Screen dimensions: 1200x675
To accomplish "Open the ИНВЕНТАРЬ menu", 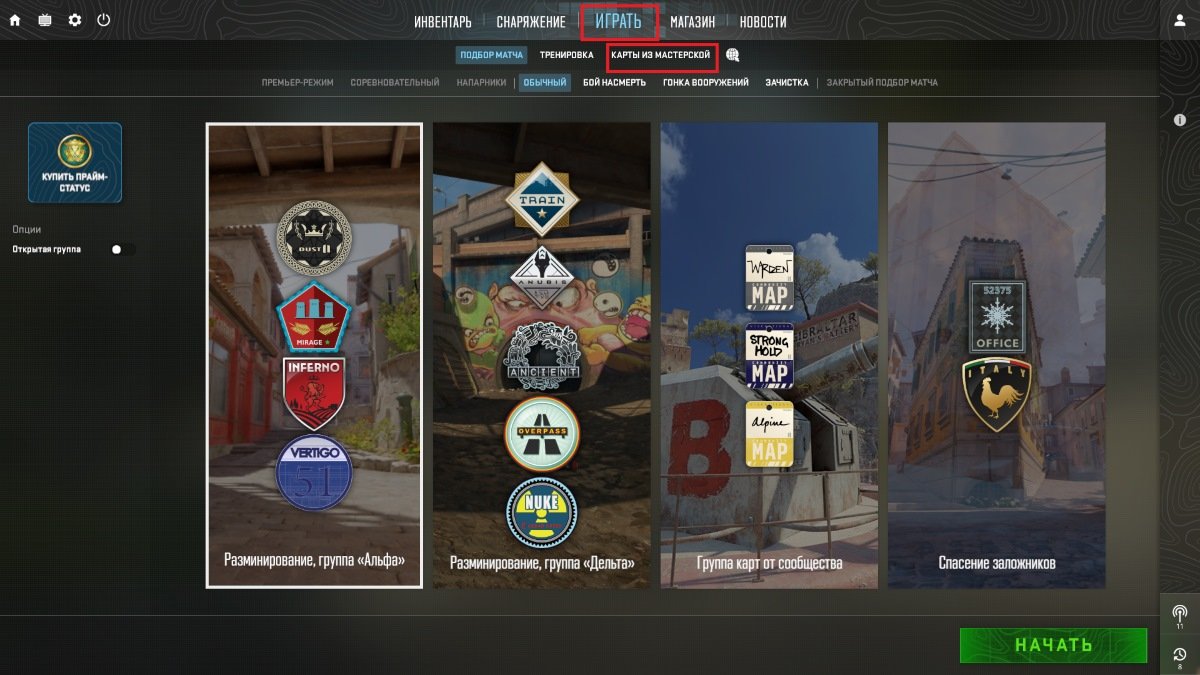I will pyautogui.click(x=443, y=22).
